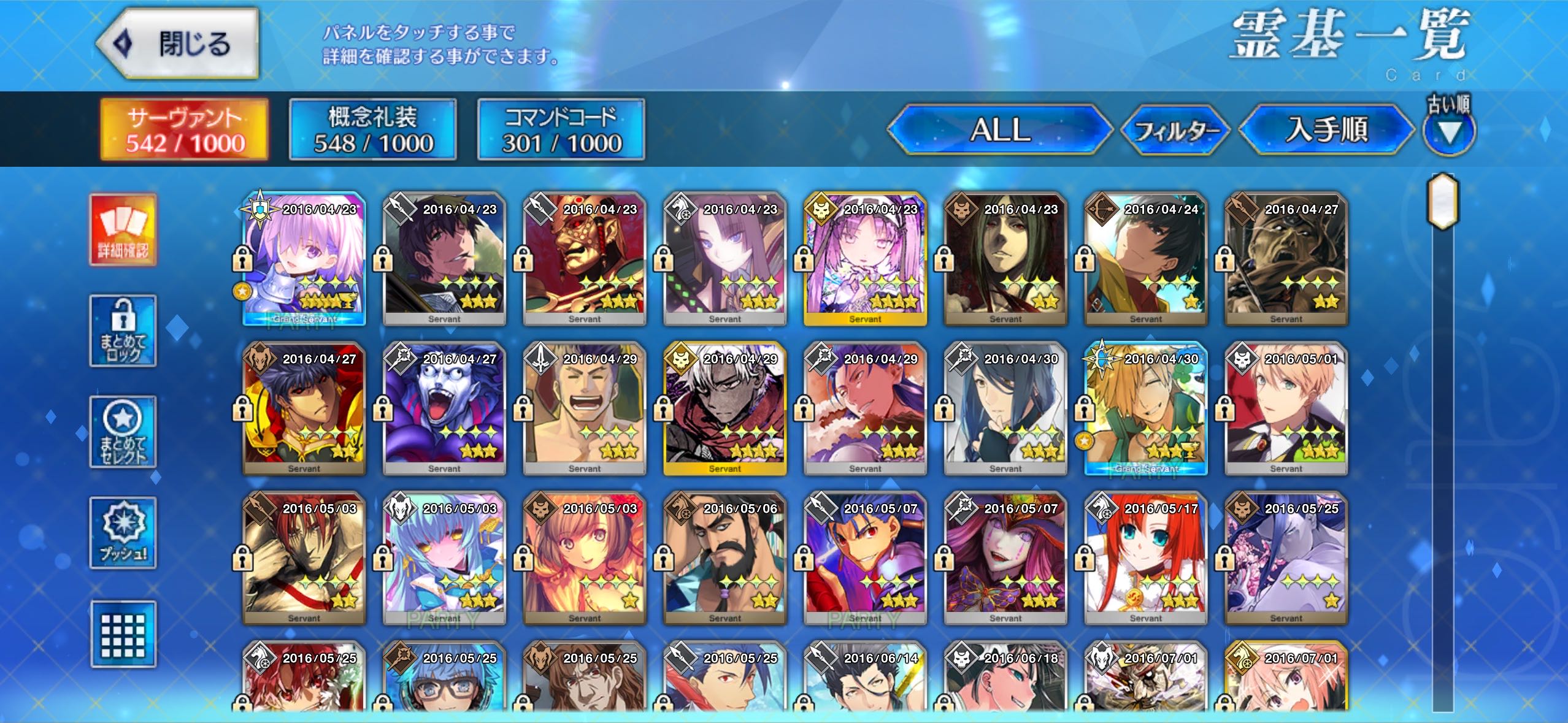The width and height of the screenshot is (1568, 723).
Task: Choose the blonde Grand Servant card dated 2016/04/30
Action: tap(1145, 408)
